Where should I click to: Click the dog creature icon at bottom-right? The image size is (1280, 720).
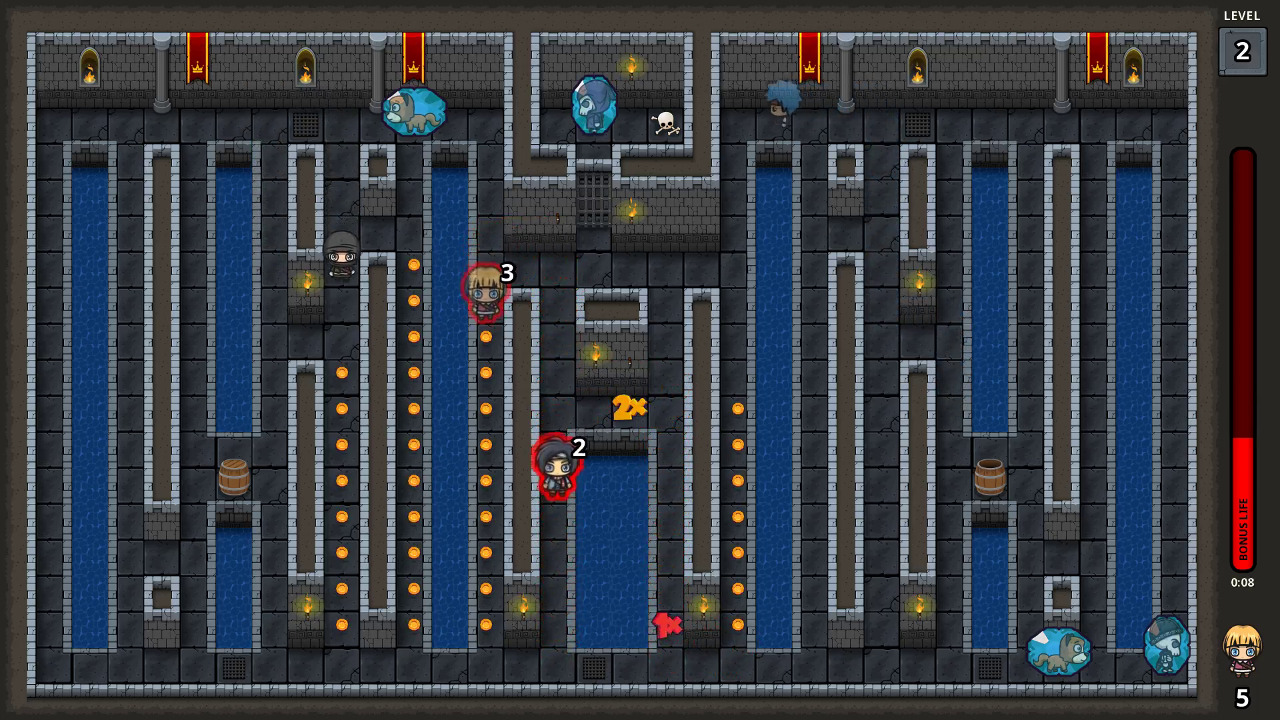click(x=1058, y=650)
